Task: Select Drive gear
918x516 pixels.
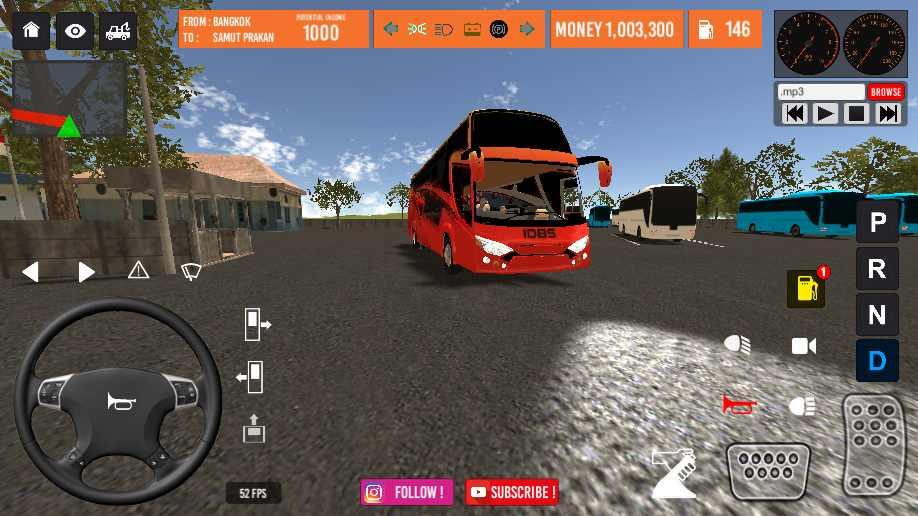Action: pyautogui.click(x=877, y=361)
